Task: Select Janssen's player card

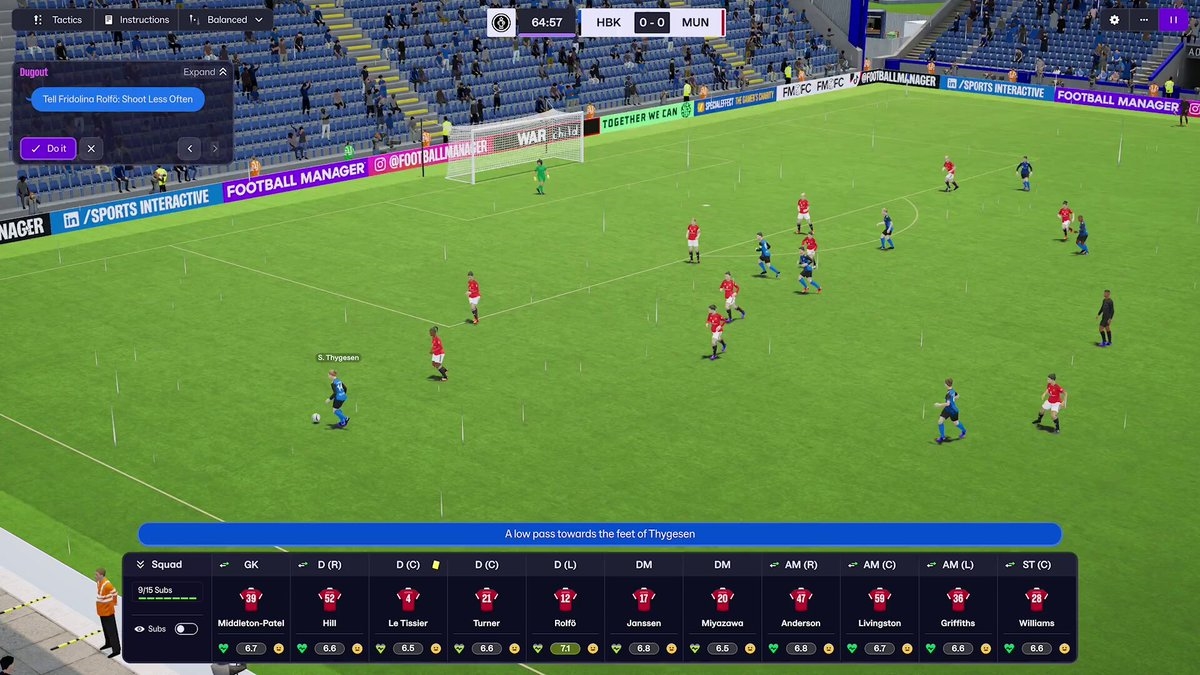Action: [643, 607]
